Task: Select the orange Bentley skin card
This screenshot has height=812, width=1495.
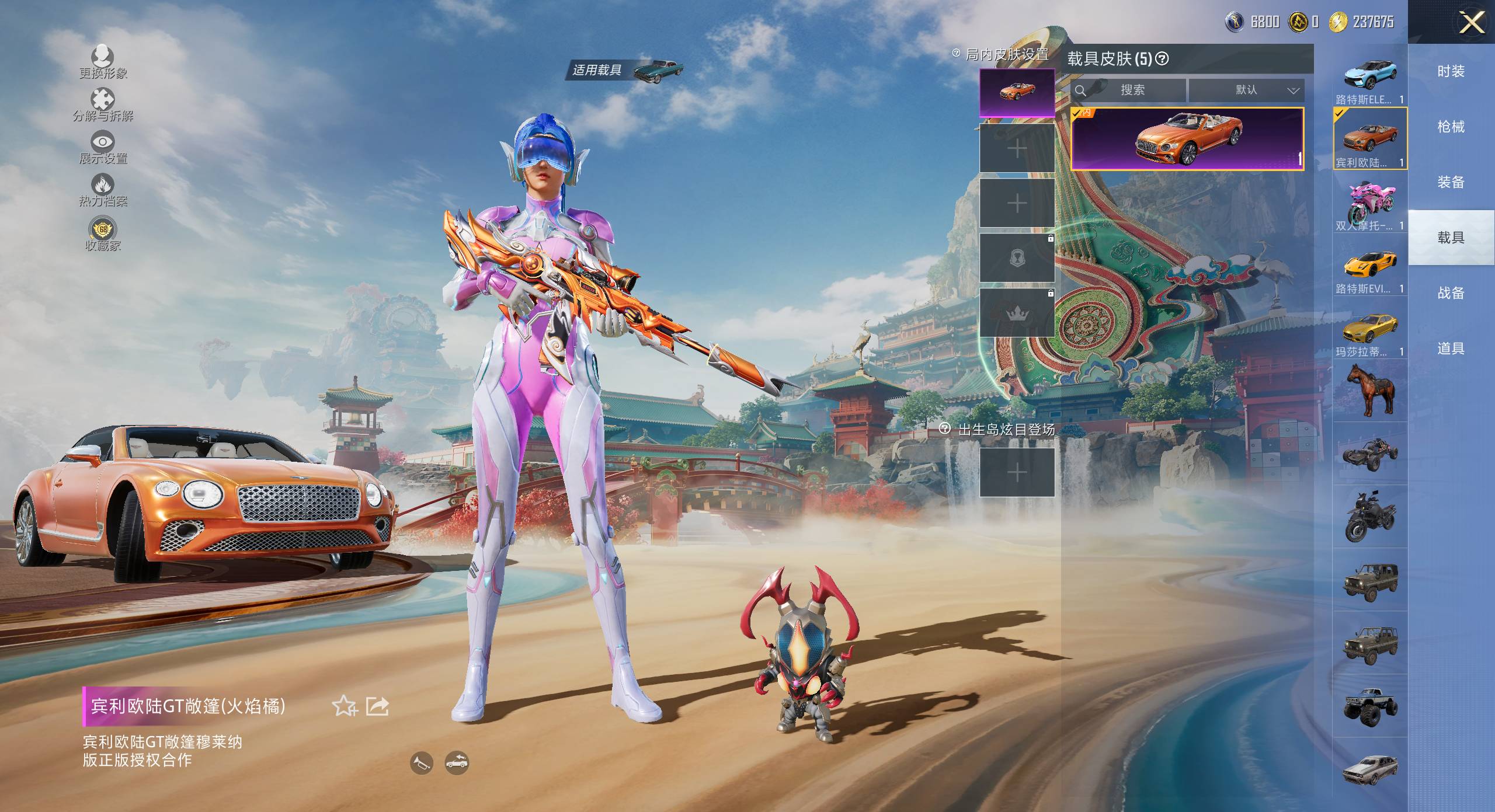Action: [1187, 139]
